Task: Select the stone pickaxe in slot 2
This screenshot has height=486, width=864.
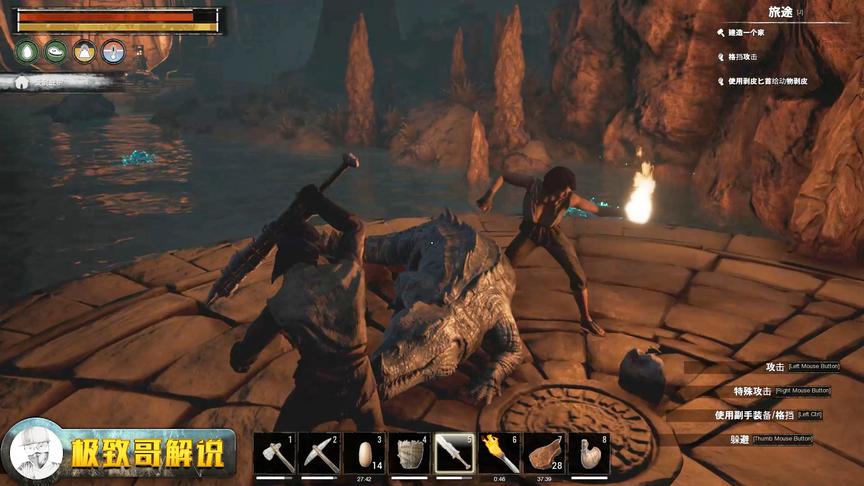Action: pos(321,454)
